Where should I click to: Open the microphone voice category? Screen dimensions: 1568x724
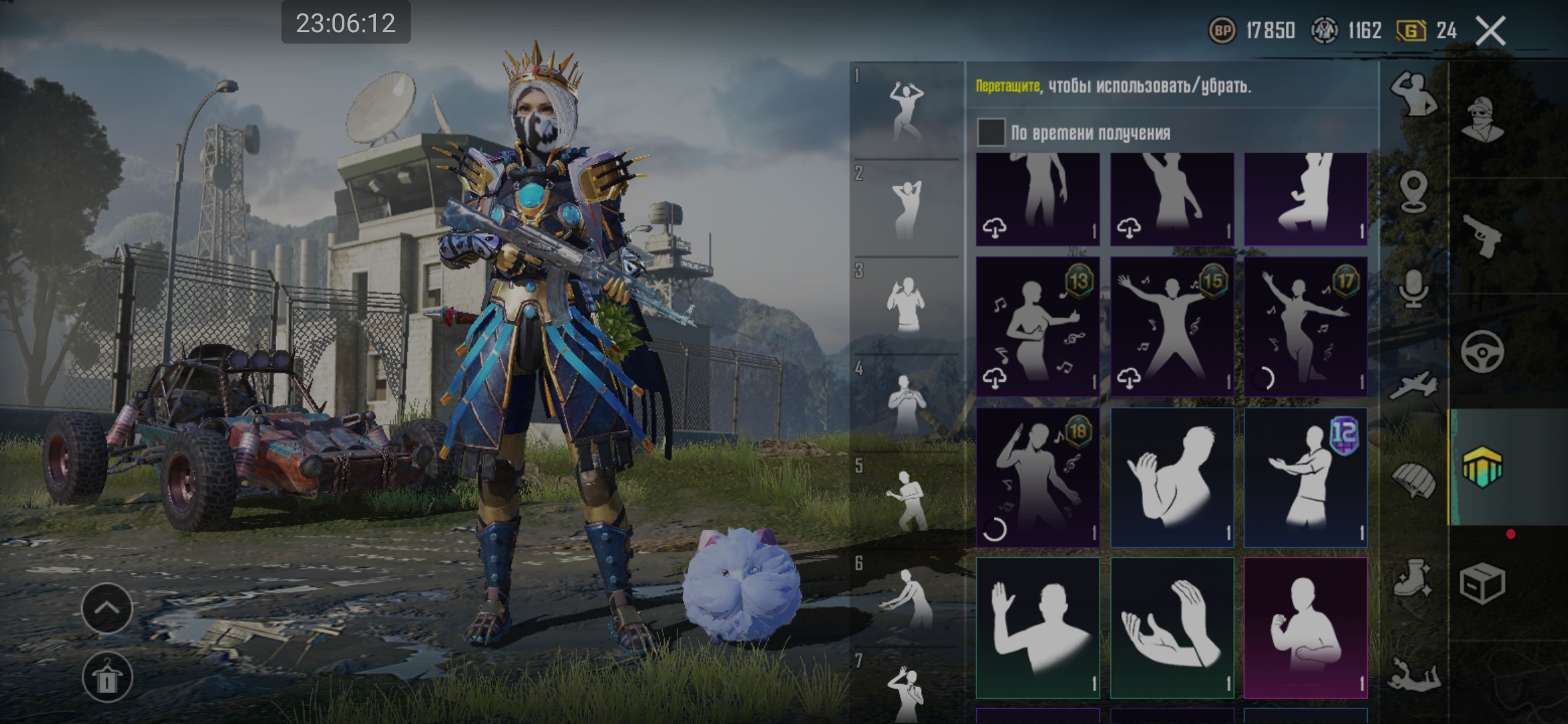[x=1413, y=289]
